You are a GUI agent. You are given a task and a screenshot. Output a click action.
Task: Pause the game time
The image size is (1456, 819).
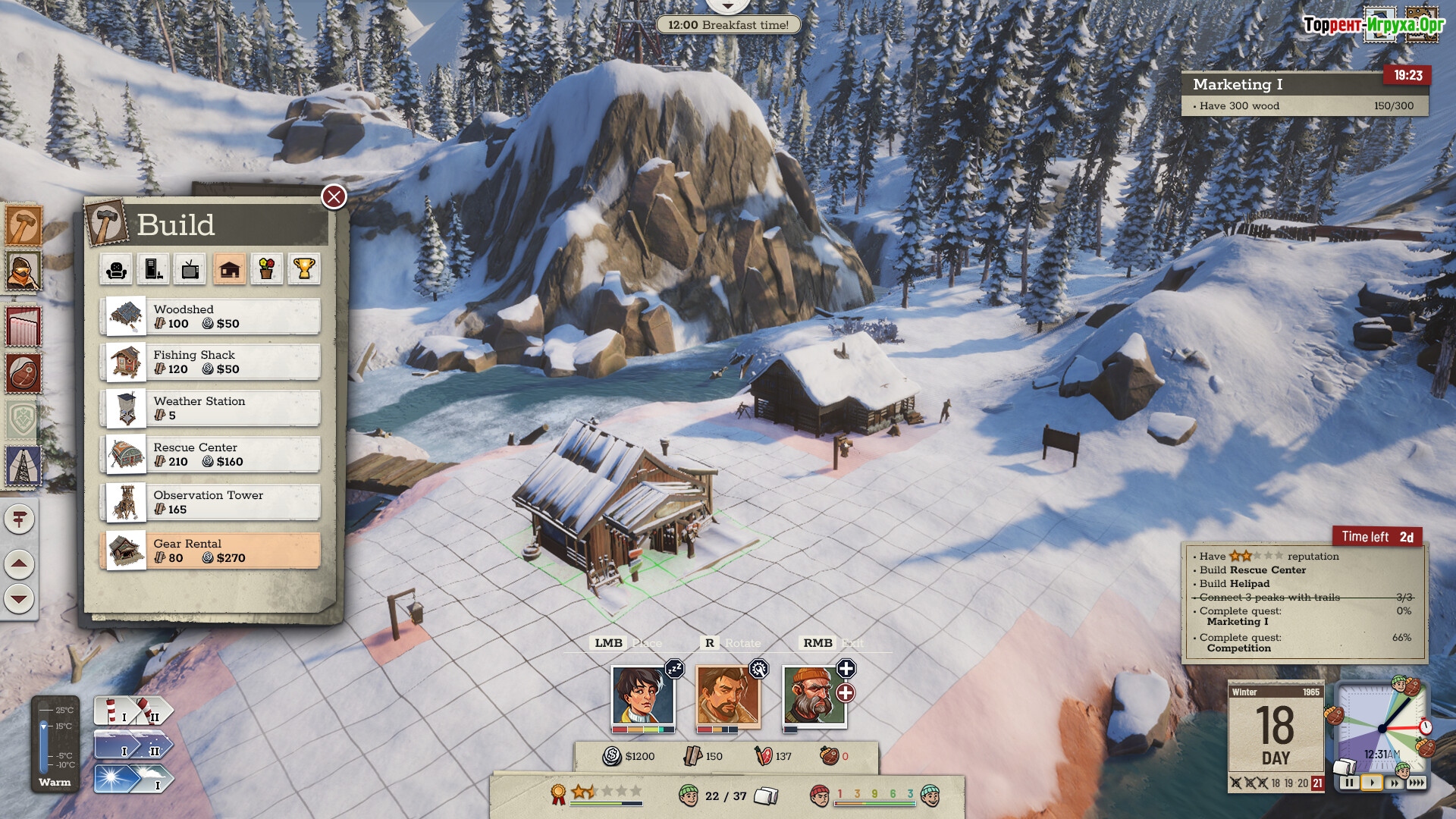pos(1349,783)
